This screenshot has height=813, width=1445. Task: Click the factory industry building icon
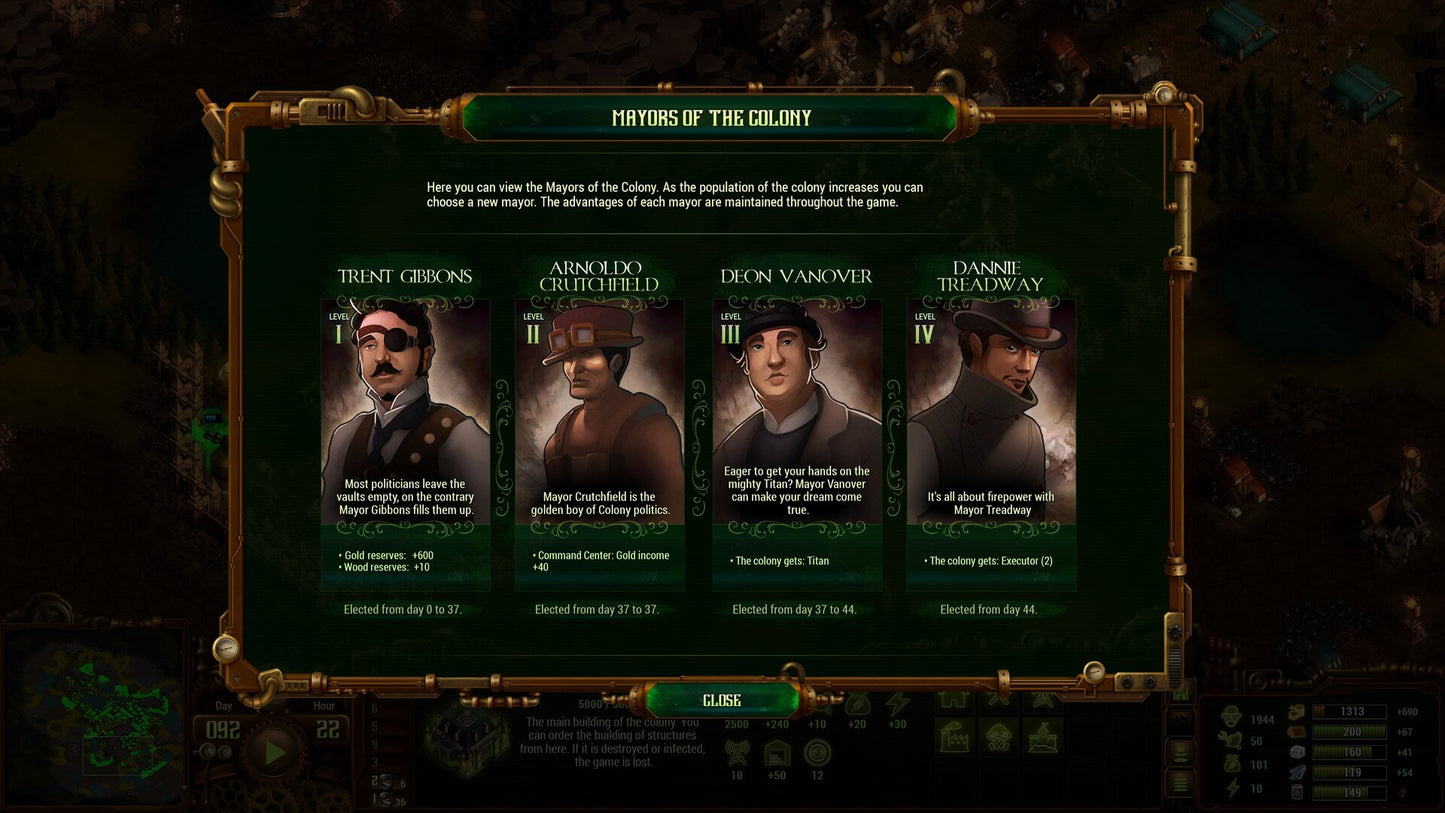tap(953, 736)
